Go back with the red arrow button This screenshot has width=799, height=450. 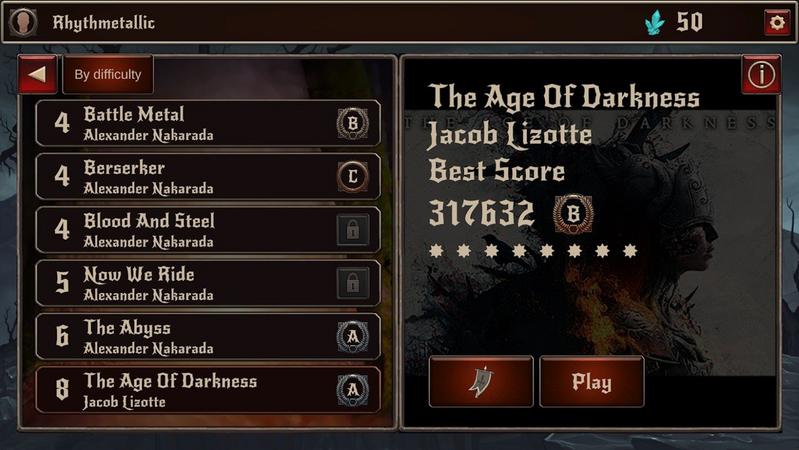pyautogui.click(x=38, y=74)
